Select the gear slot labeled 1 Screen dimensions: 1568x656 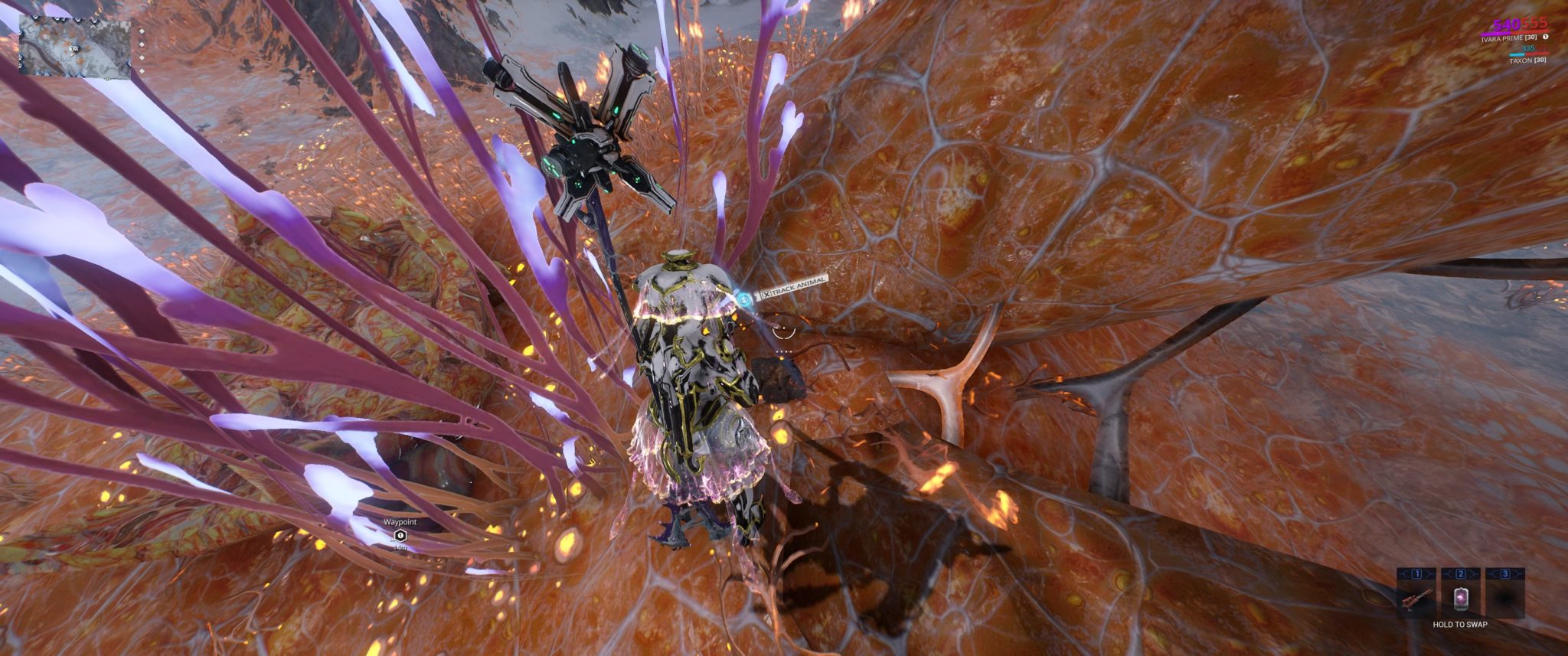[1415, 573]
